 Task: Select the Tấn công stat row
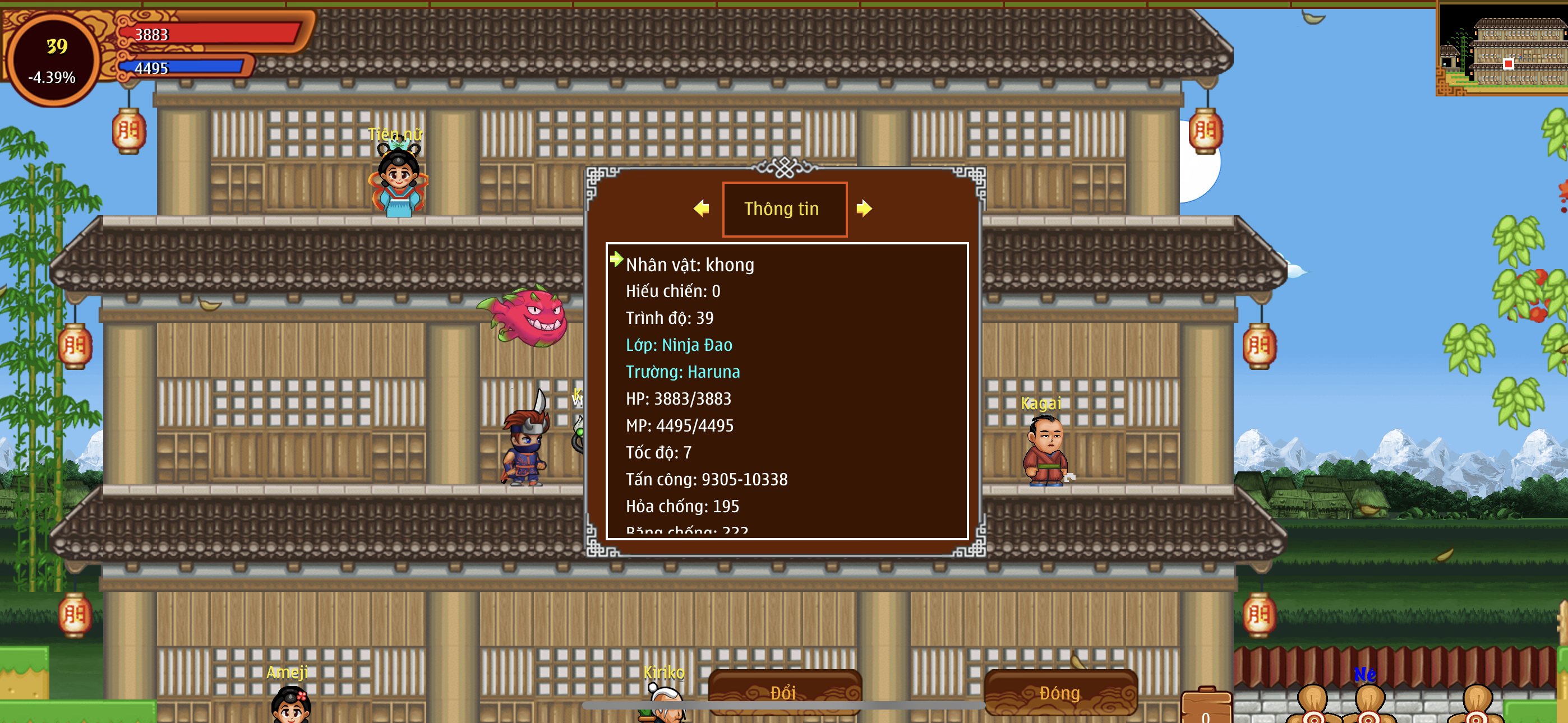pyautogui.click(x=706, y=480)
